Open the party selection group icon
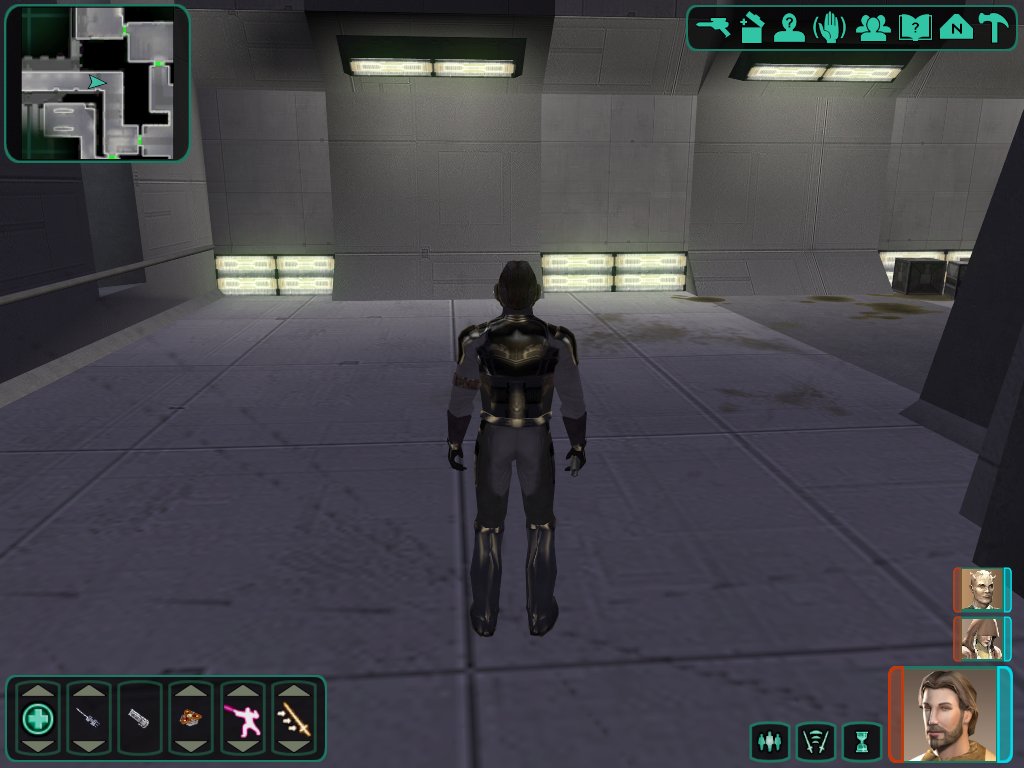 (873, 27)
